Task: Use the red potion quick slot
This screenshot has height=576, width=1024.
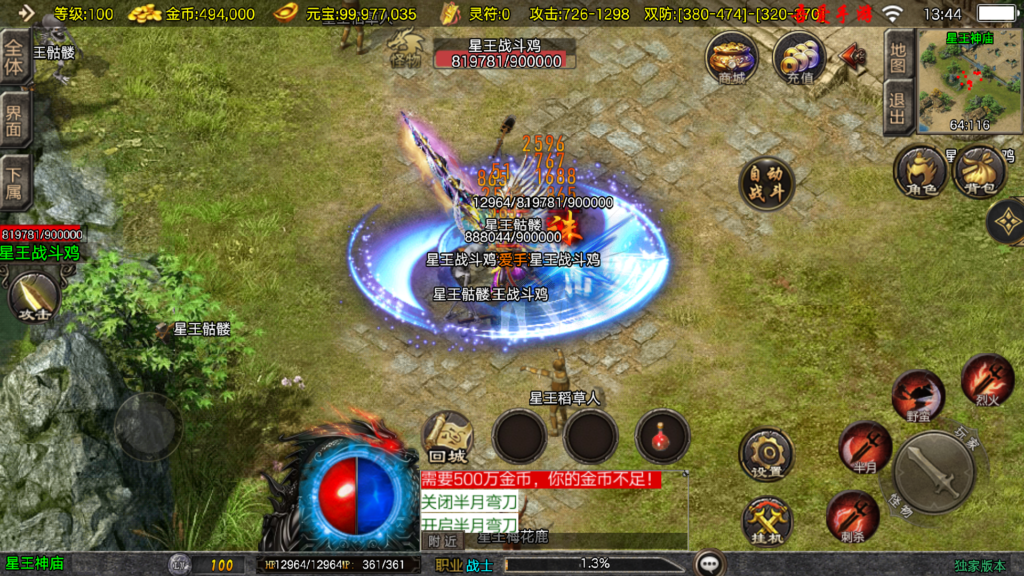Action: [662, 437]
